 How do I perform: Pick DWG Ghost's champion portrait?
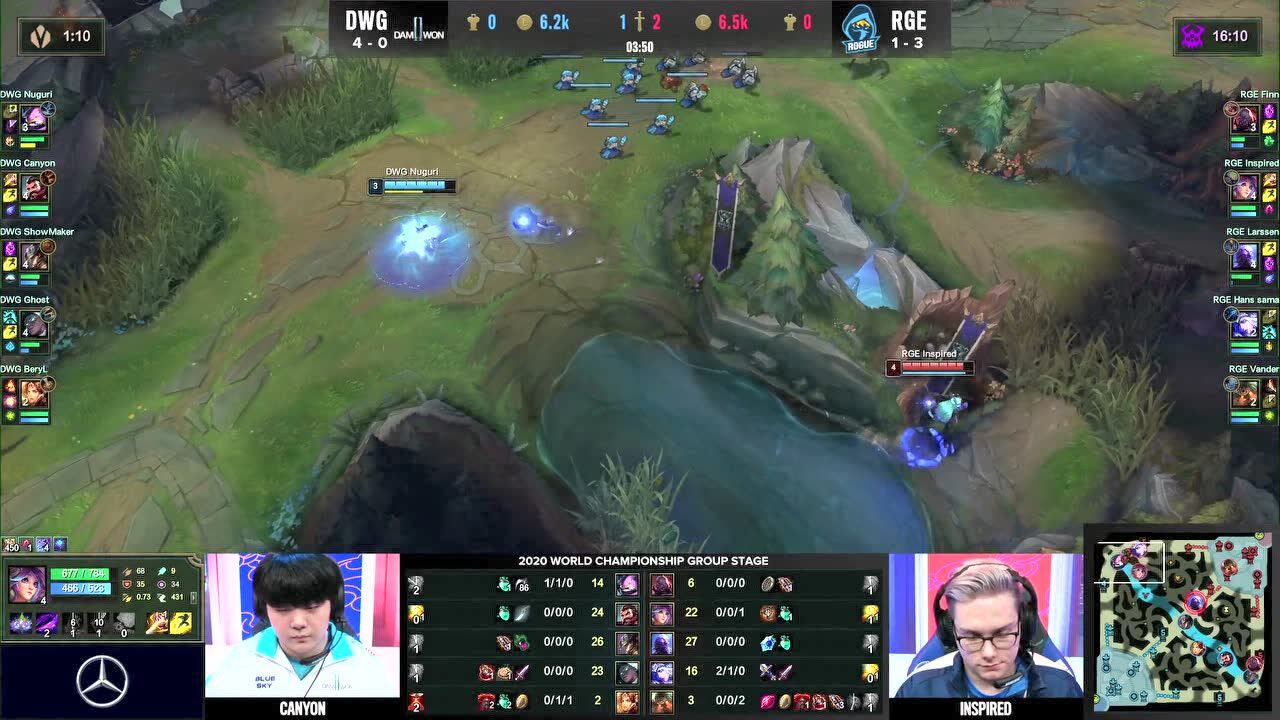pos(35,326)
